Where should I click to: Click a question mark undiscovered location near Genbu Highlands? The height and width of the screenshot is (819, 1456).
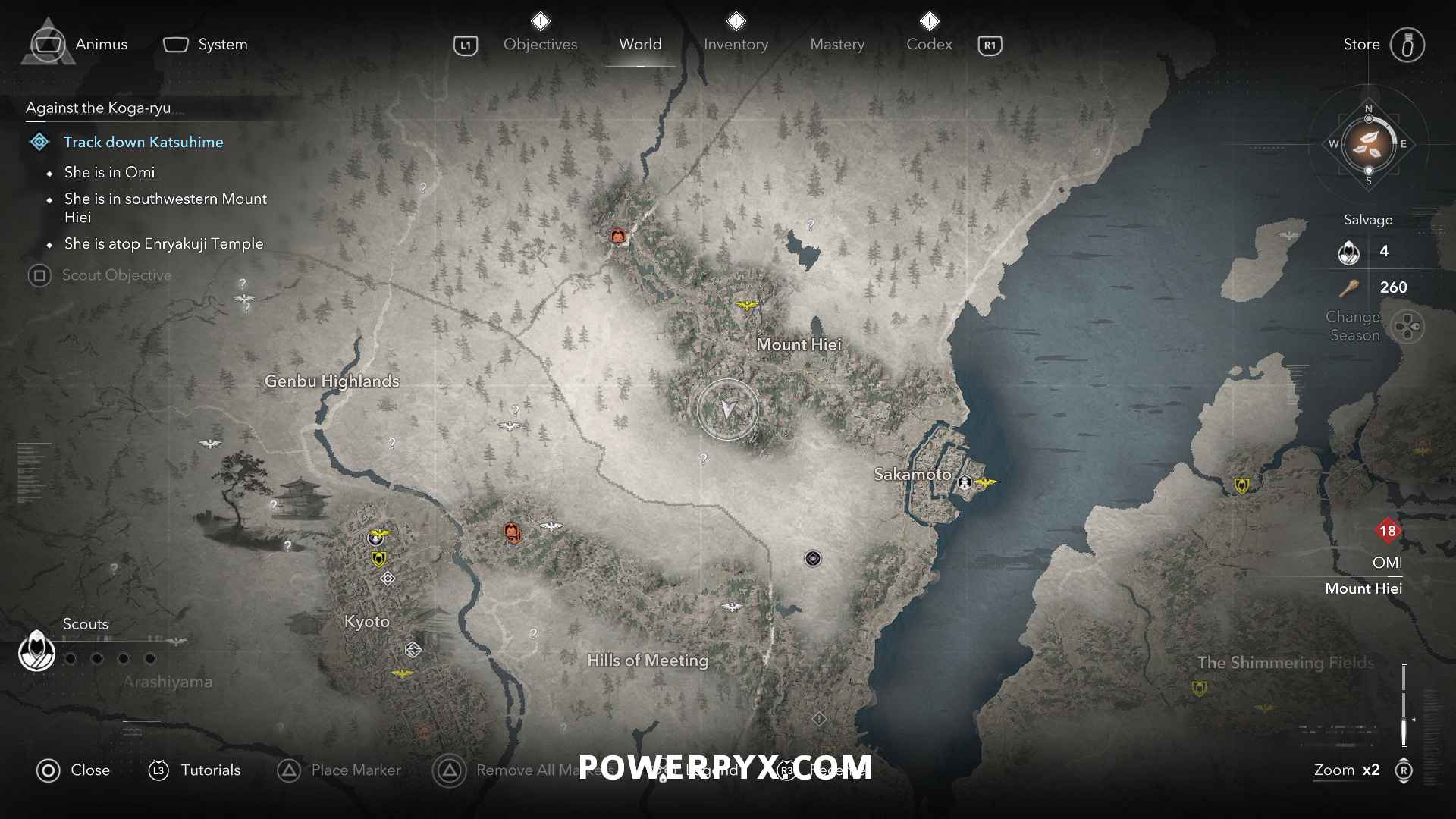pyautogui.click(x=393, y=441)
